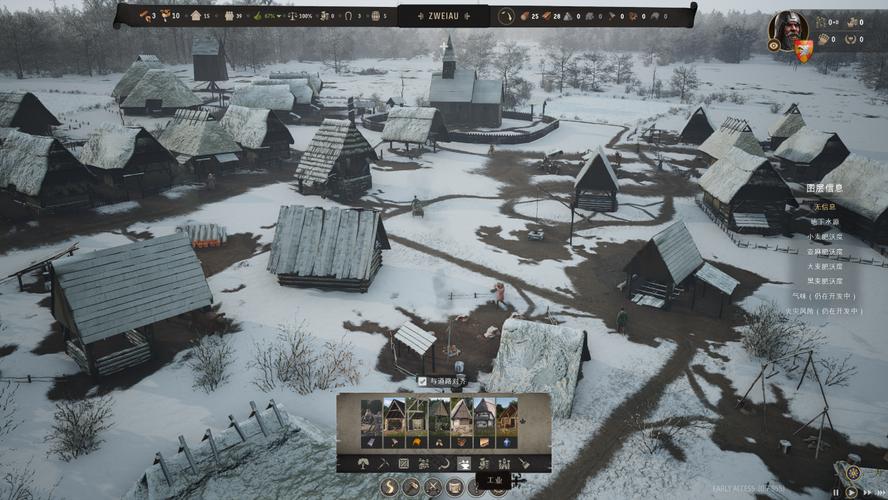Open the round road construction button
This screenshot has height=500, width=888.
(x=389, y=487)
